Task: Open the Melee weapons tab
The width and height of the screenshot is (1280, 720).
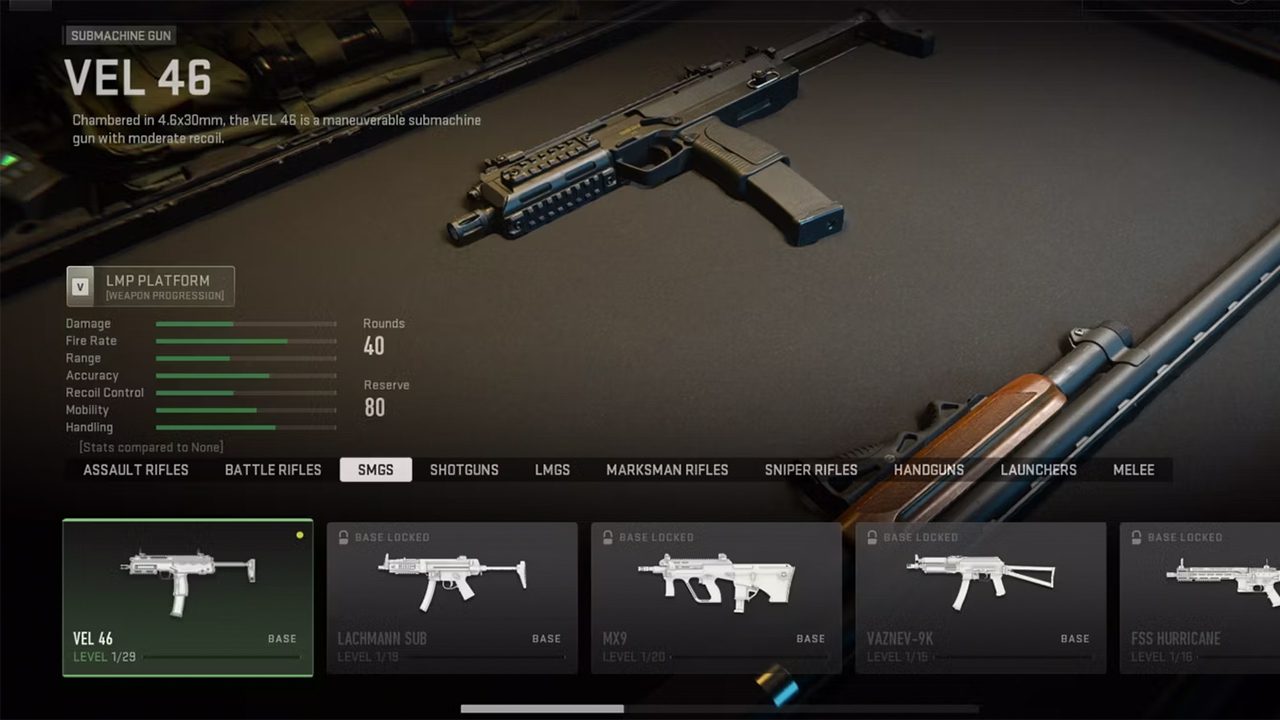Action: click(1134, 470)
